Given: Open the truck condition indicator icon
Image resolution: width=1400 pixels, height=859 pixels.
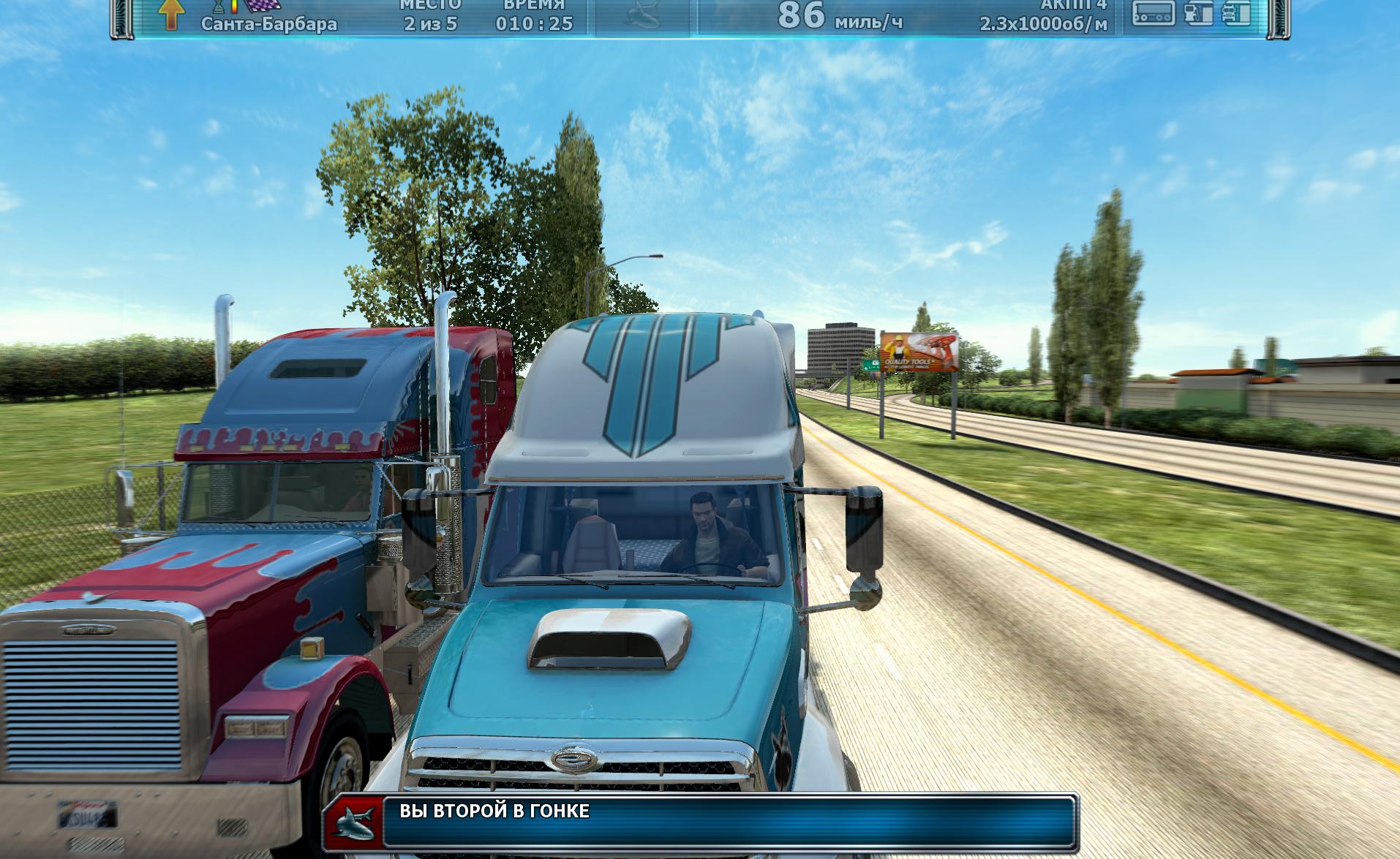Looking at the screenshot, I should point(1235,12).
